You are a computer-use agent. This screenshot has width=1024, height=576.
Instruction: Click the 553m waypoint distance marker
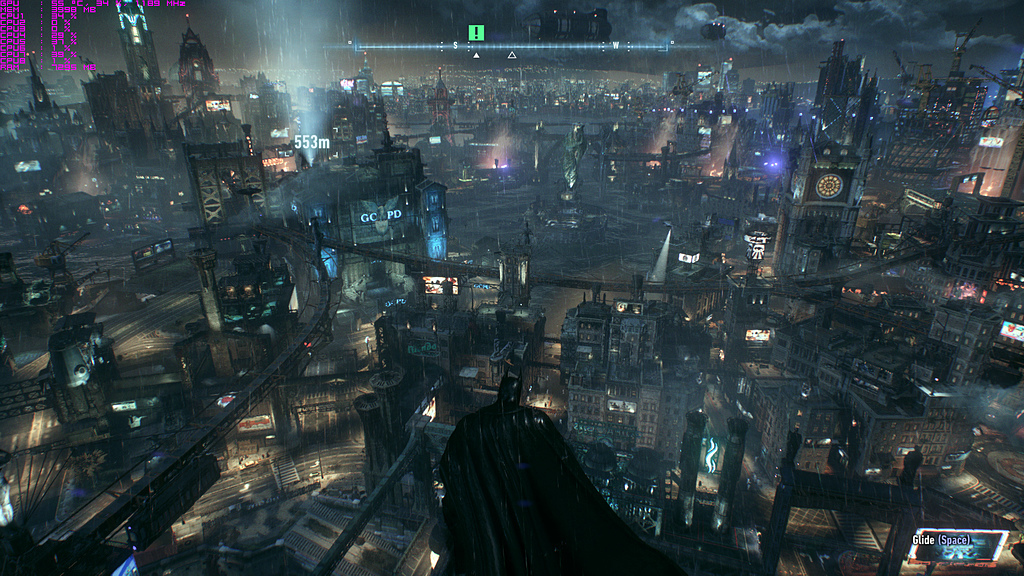coord(311,143)
